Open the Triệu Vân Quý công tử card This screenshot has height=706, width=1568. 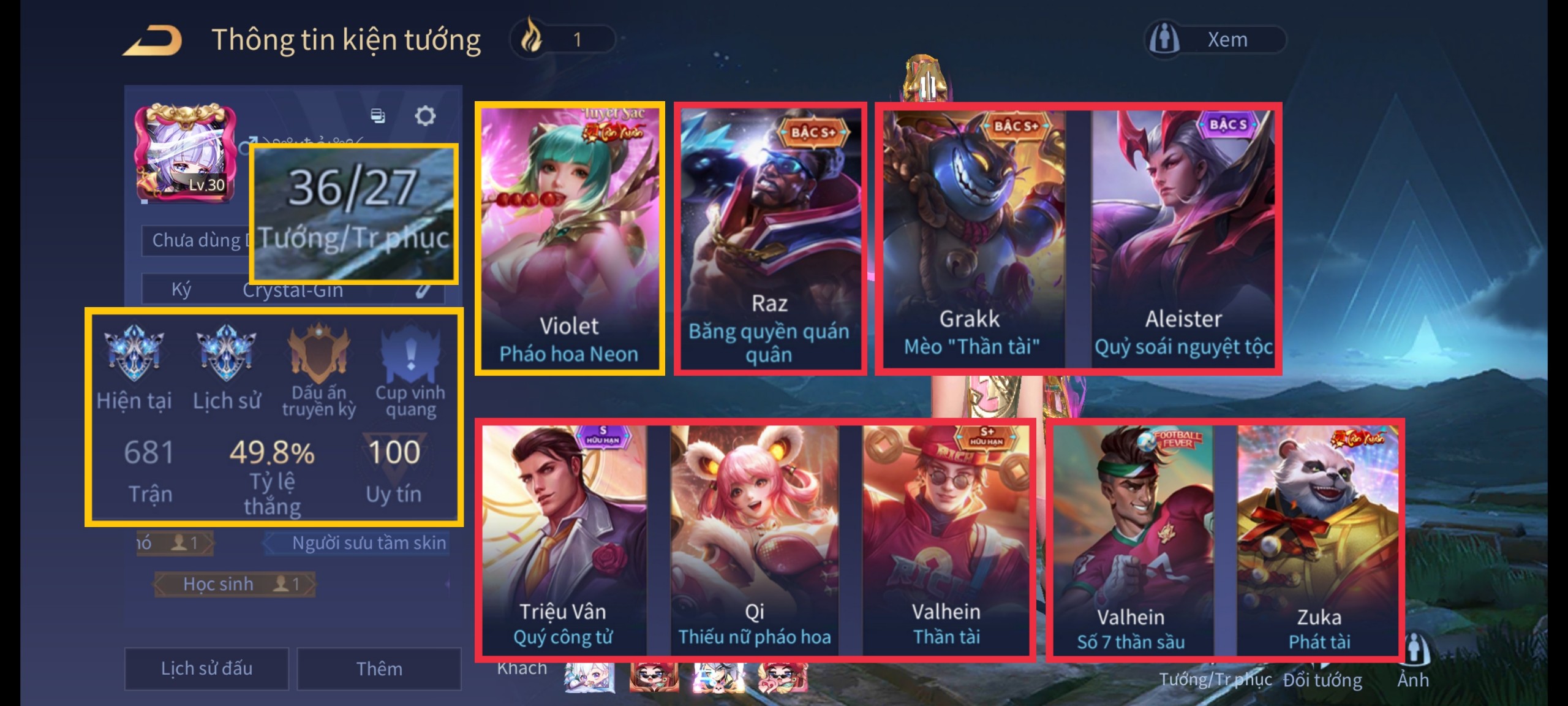pyautogui.click(x=563, y=539)
